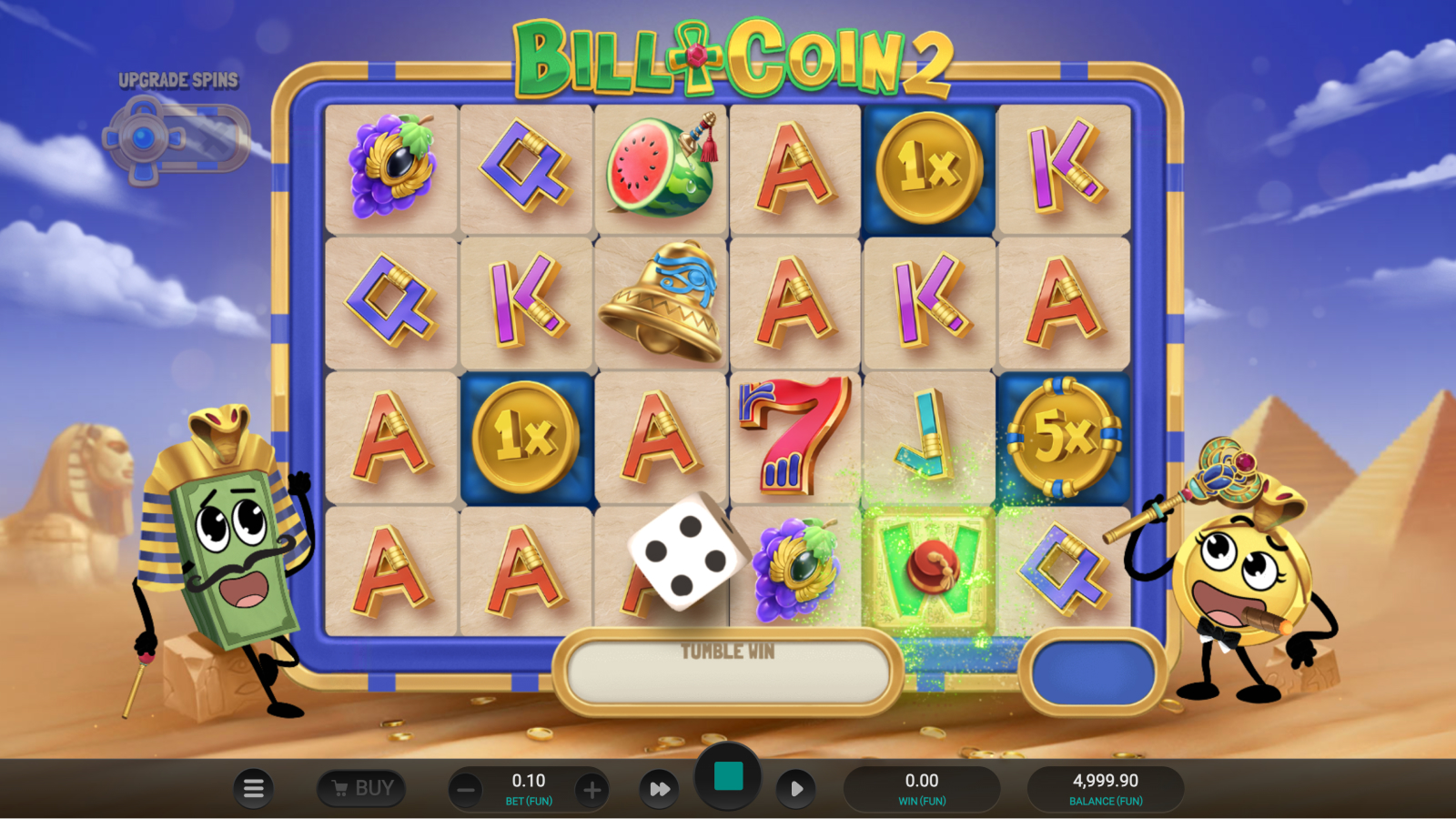The width and height of the screenshot is (1456, 819).
Task: Click the red 7 symbol on the reels
Action: pyautogui.click(x=790, y=435)
